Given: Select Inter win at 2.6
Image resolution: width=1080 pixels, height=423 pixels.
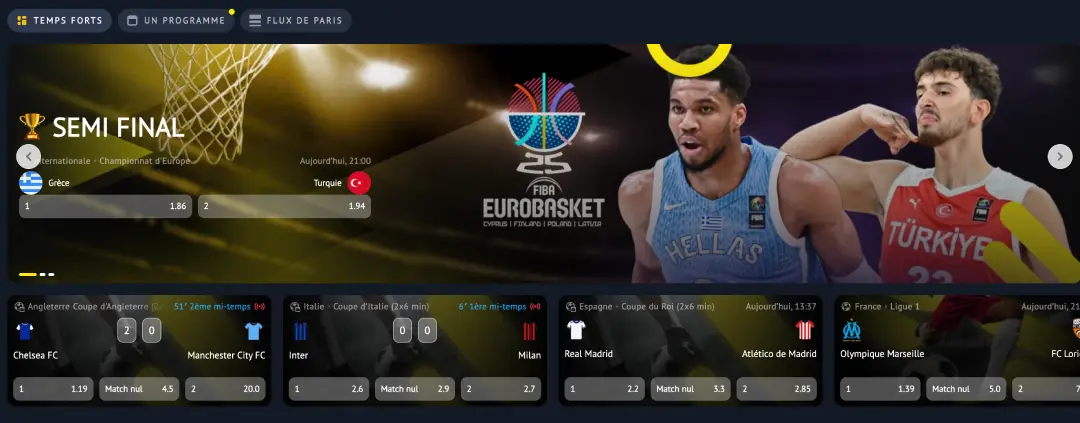Looking at the screenshot, I should [x=329, y=389].
